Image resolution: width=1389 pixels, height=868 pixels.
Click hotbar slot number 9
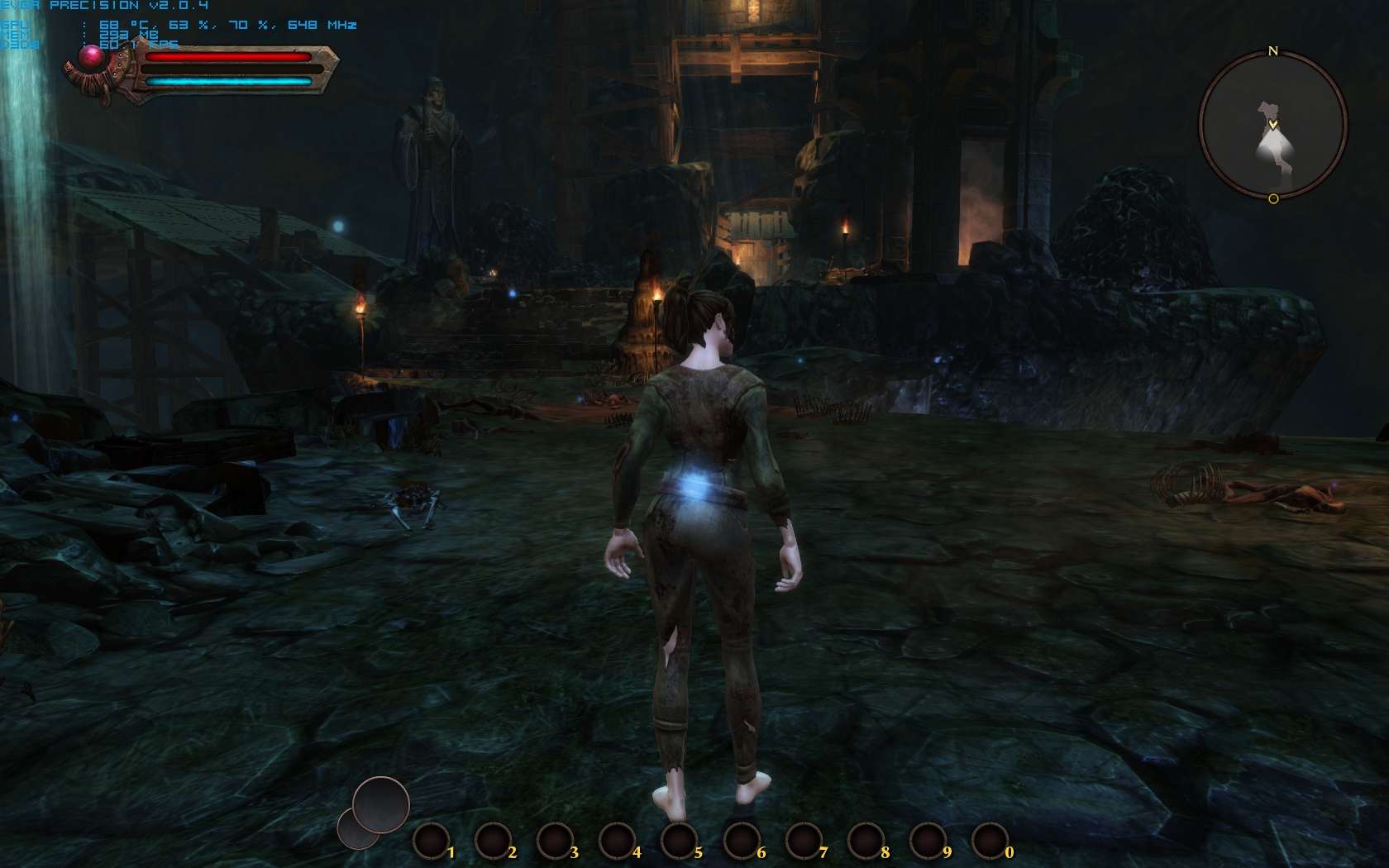[x=928, y=842]
